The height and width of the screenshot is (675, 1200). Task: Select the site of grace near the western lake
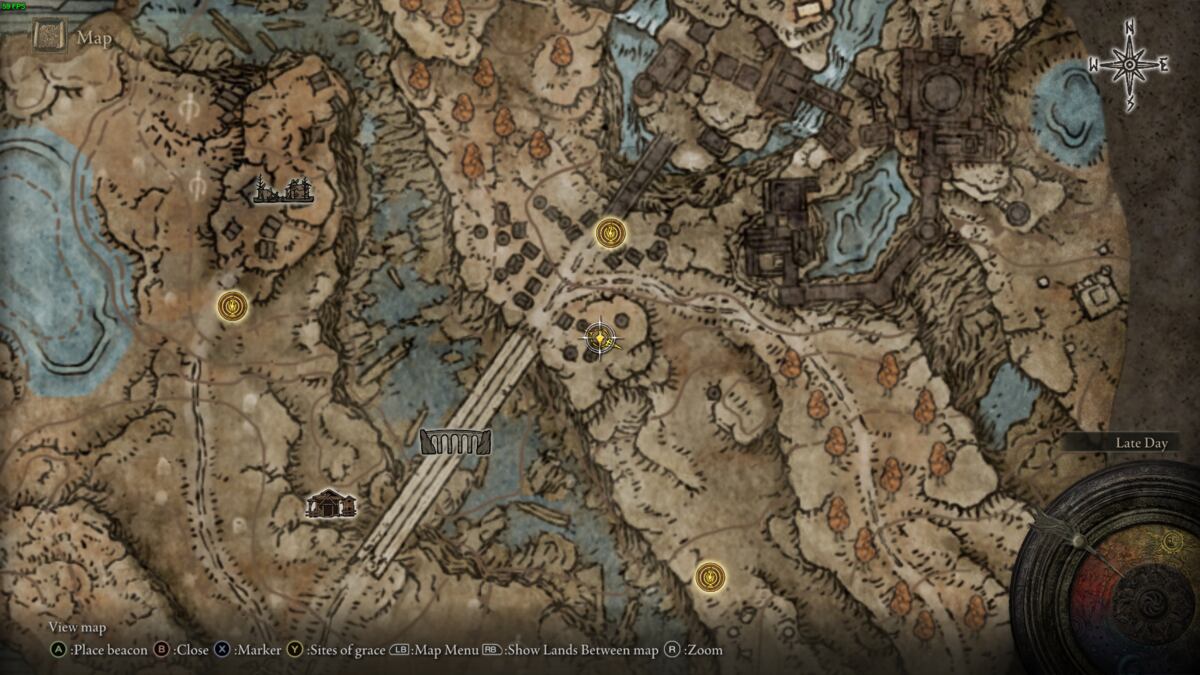[233, 306]
